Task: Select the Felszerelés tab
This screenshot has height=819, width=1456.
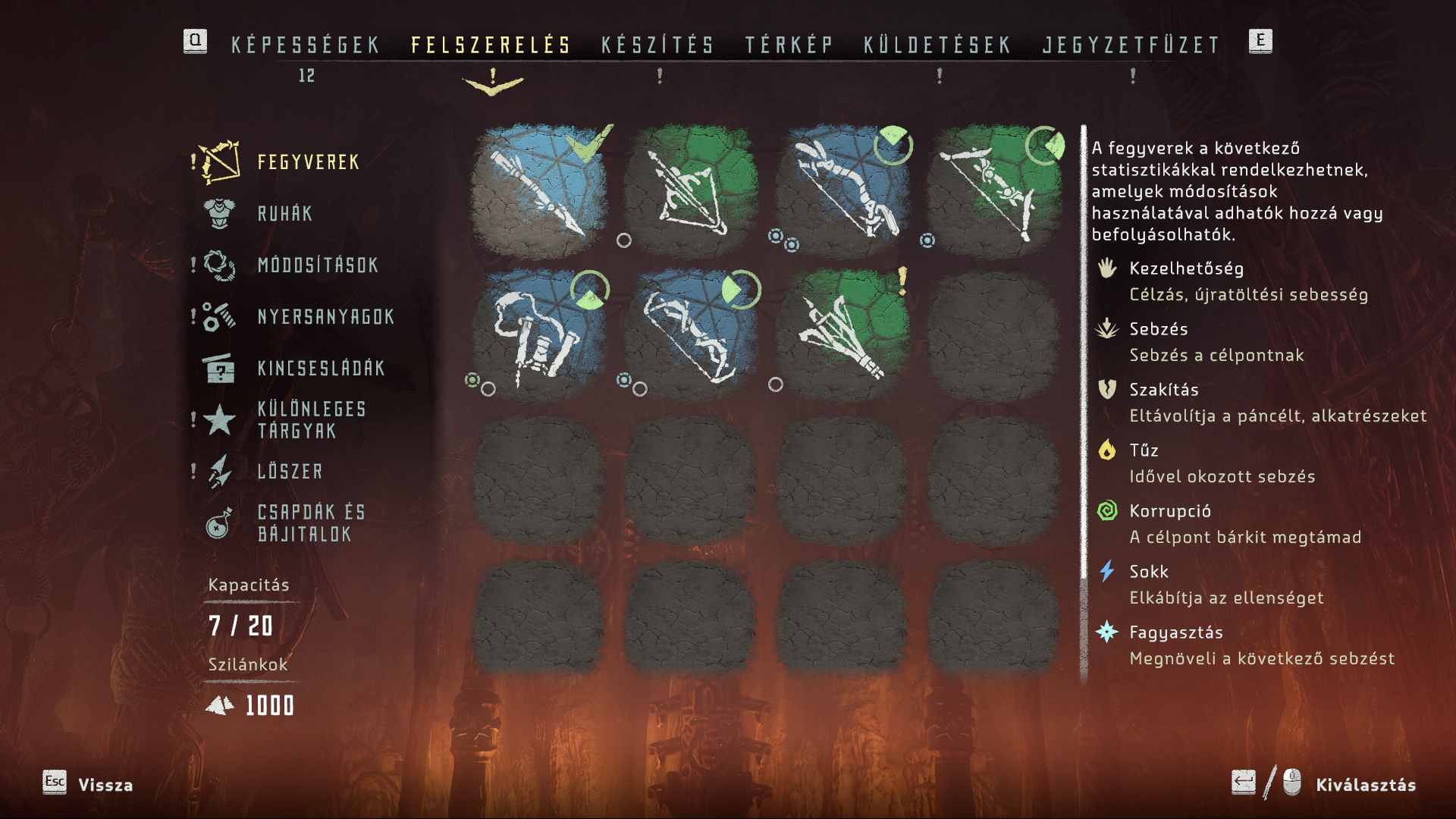Action: click(491, 45)
